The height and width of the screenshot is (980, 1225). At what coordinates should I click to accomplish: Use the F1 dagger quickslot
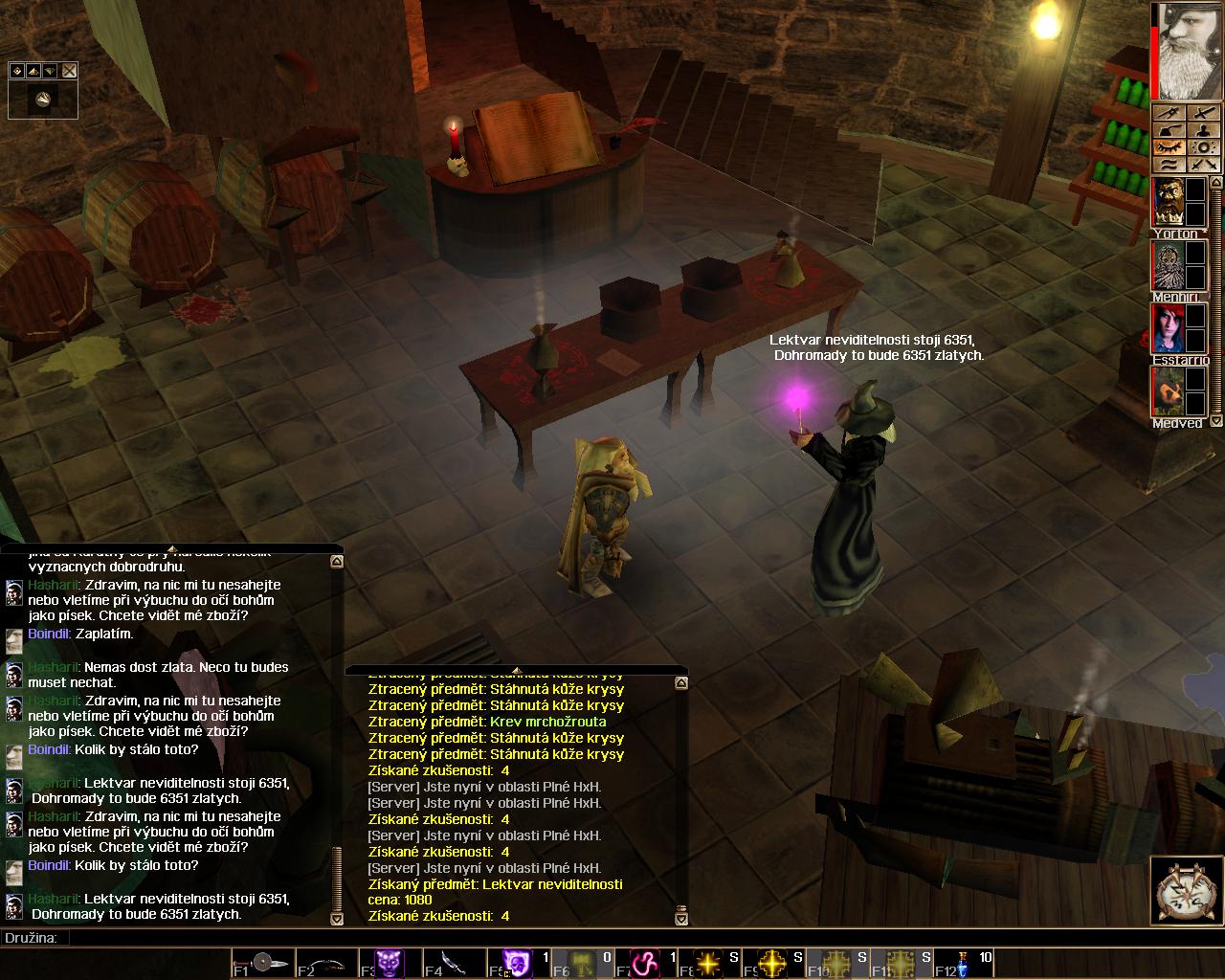pos(262,964)
